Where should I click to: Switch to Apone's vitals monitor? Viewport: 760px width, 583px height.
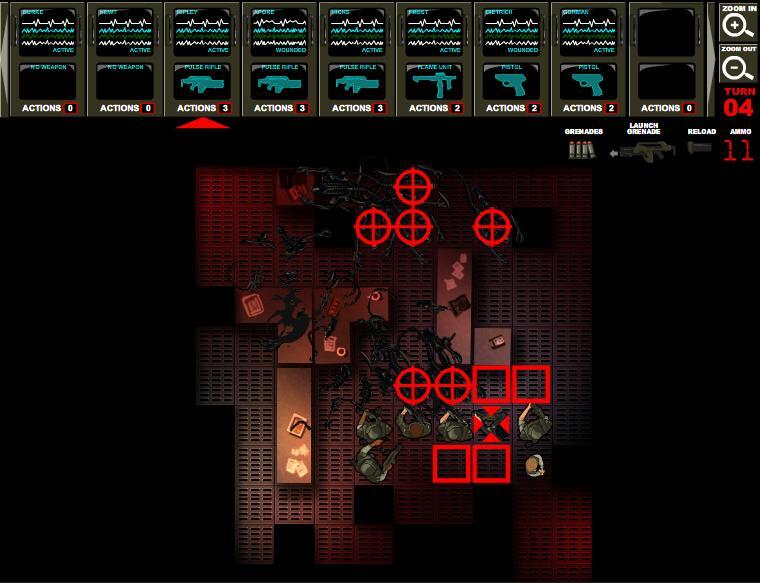pos(279,32)
